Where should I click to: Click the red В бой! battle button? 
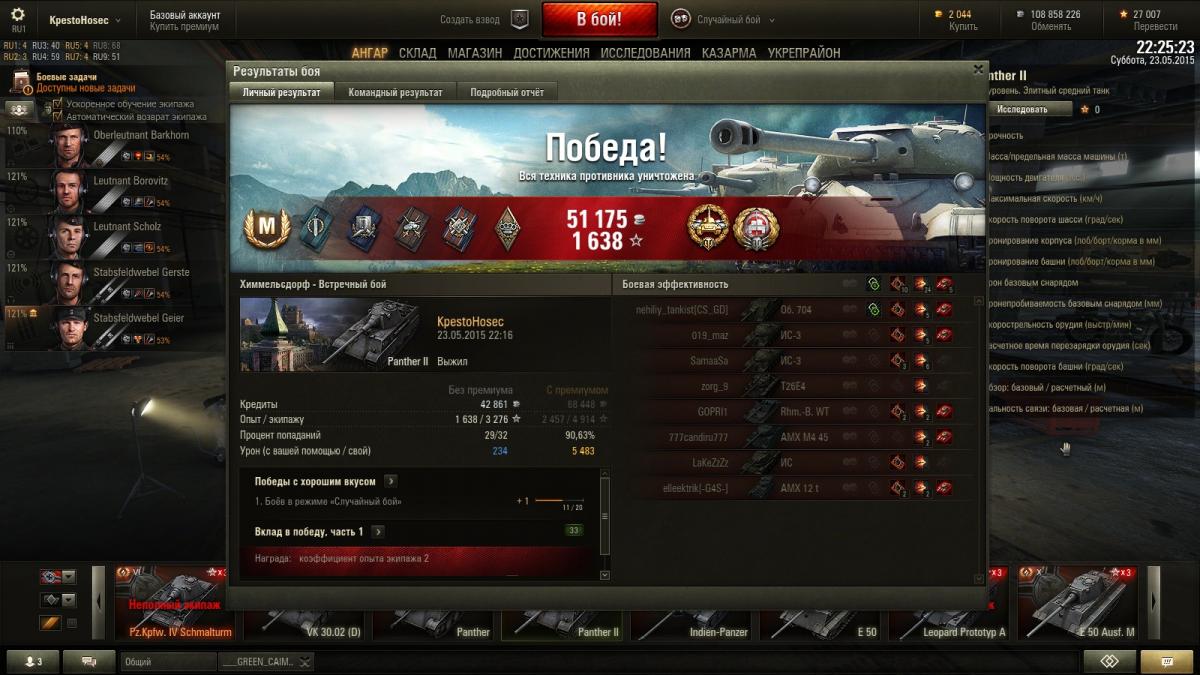[x=599, y=19]
